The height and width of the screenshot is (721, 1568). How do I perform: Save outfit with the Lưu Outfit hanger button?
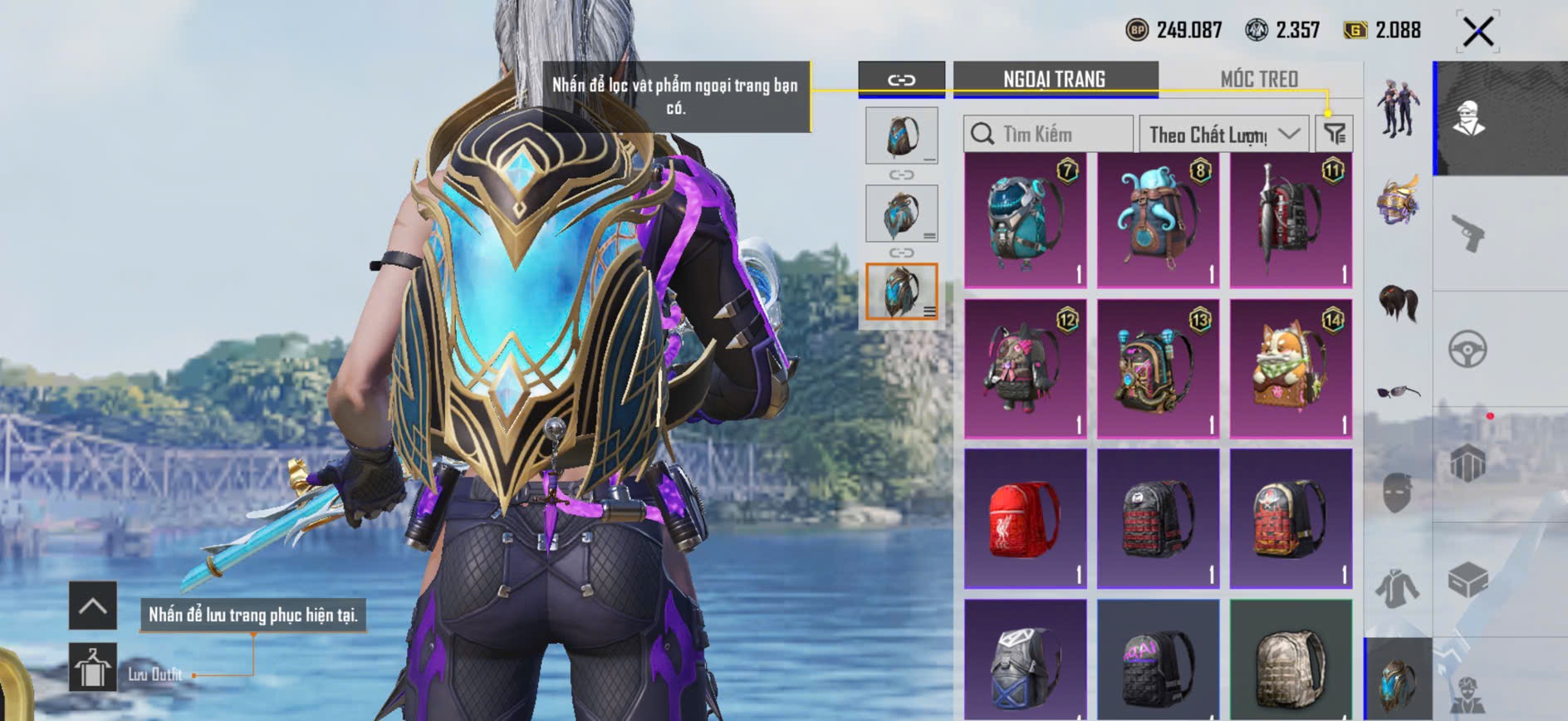pos(92,666)
